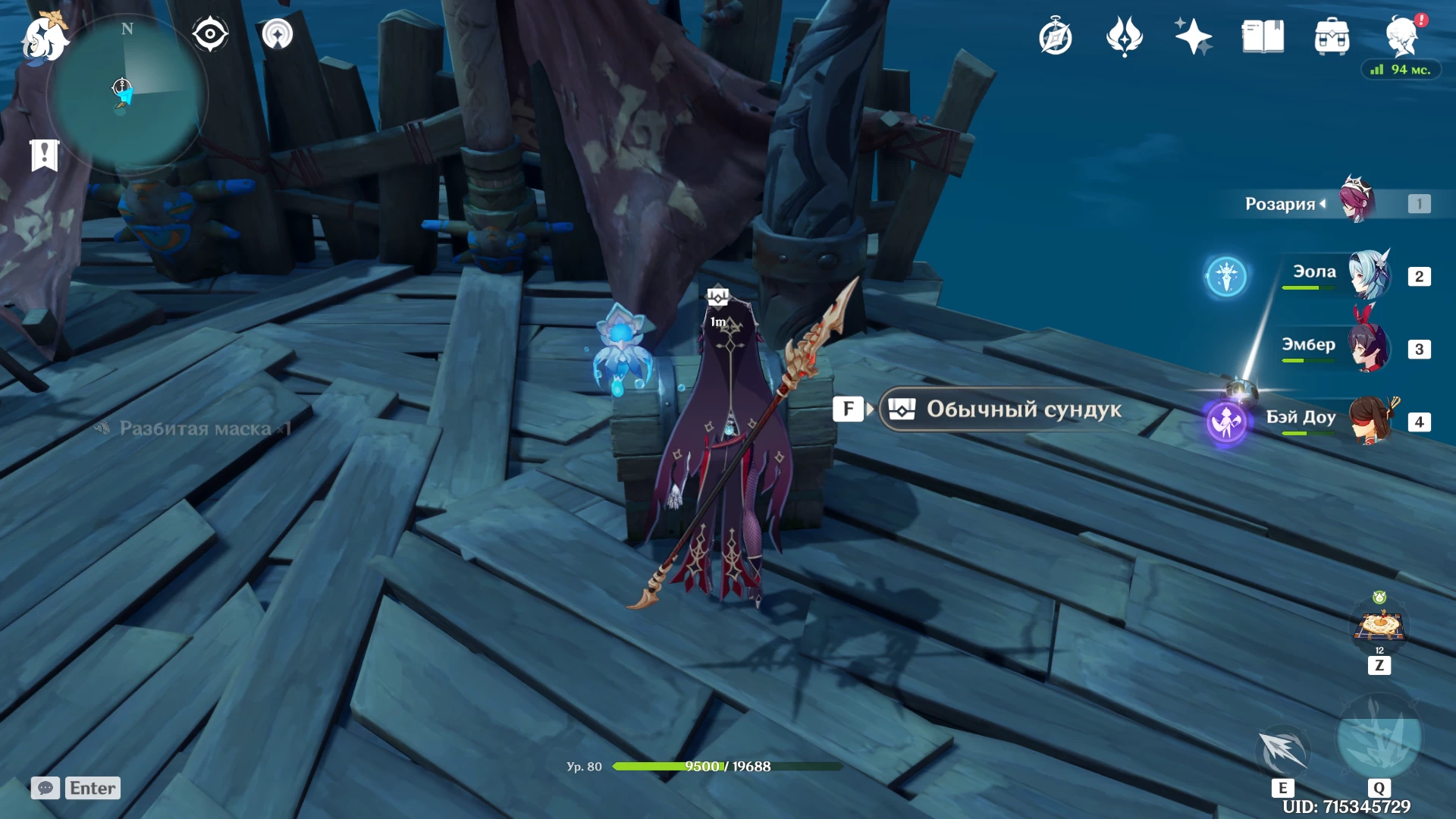Activate Rosaria's elemental skill

click(1282, 751)
